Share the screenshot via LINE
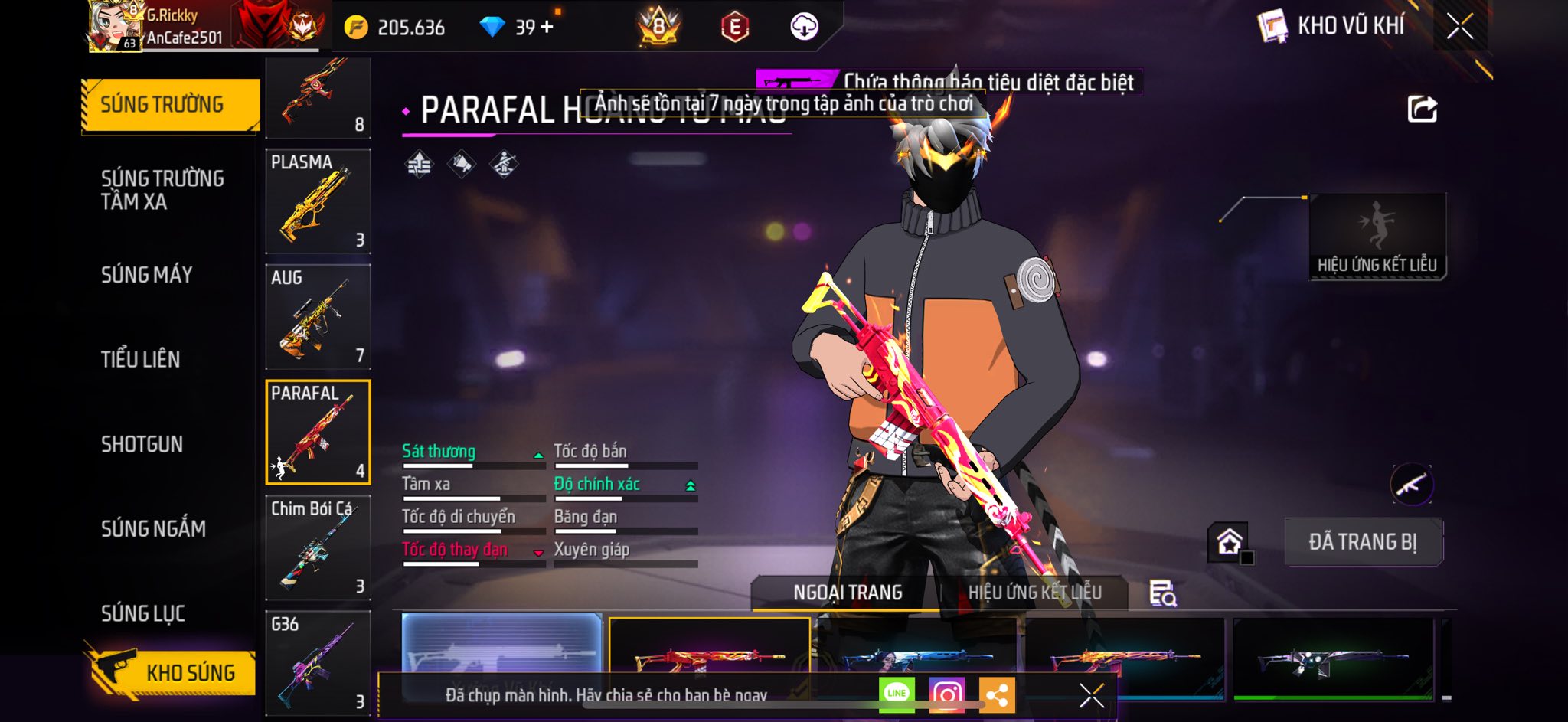The width and height of the screenshot is (1568, 722). pos(897,694)
